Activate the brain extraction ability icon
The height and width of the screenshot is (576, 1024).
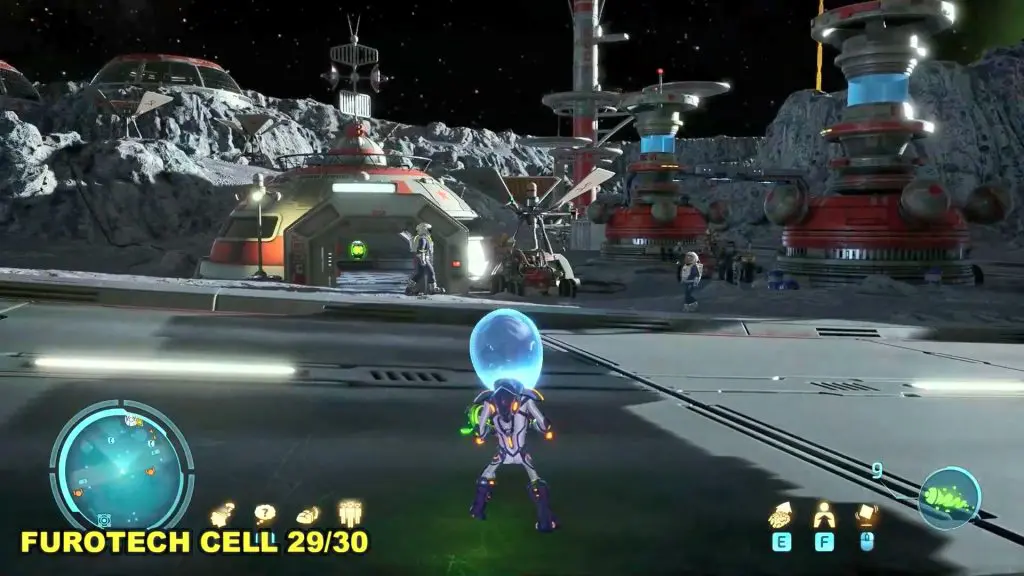click(781, 516)
